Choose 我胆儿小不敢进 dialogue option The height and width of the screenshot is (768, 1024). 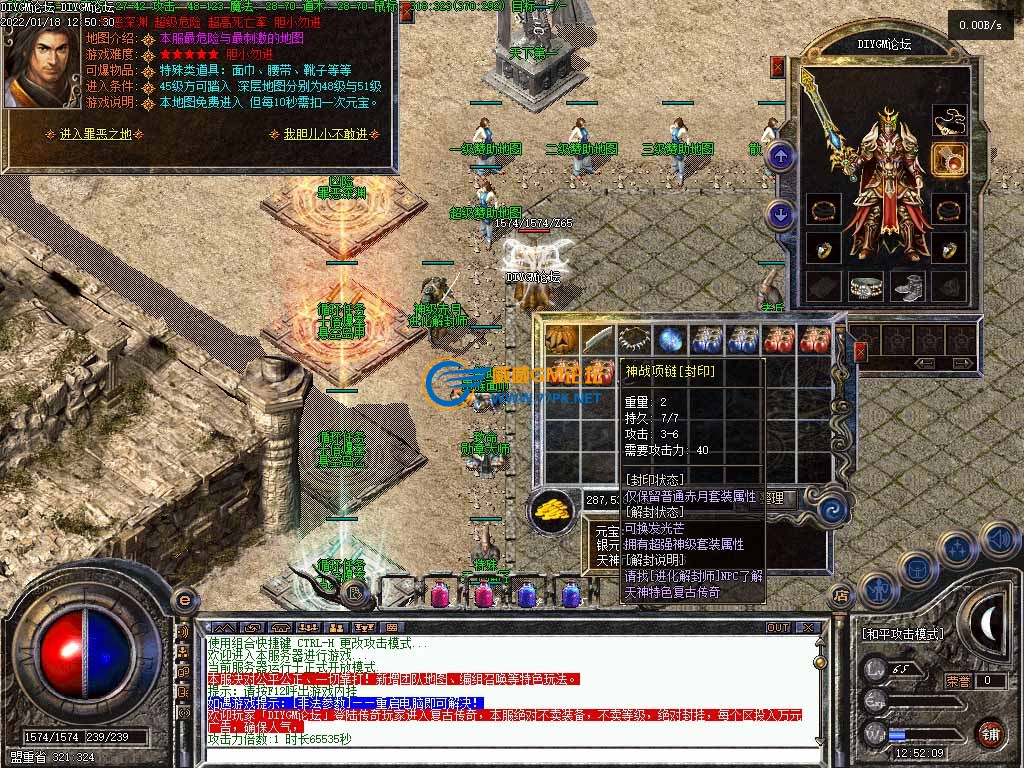(325, 134)
